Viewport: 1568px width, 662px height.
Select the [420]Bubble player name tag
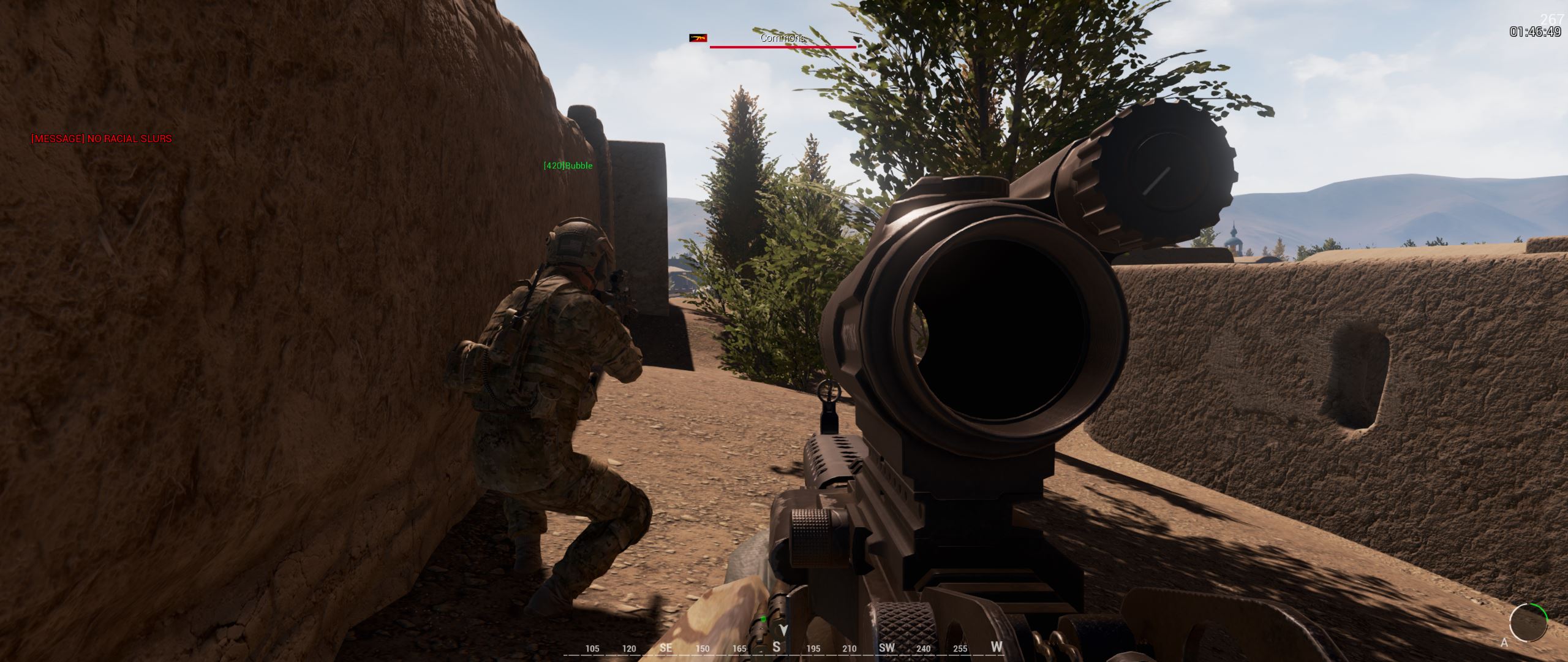point(568,165)
